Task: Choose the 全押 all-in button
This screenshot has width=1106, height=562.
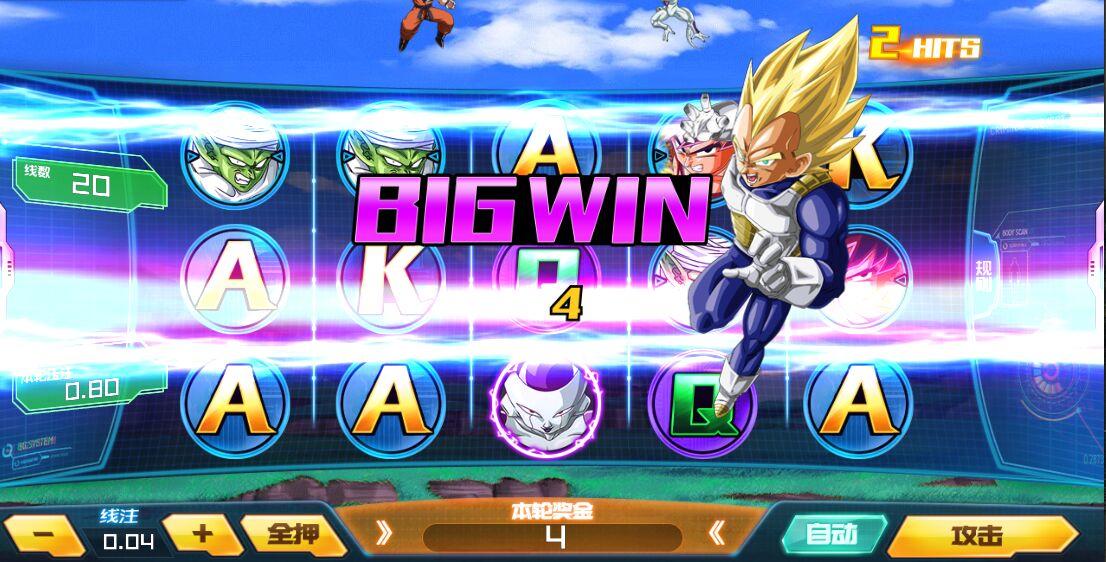Action: click(292, 535)
